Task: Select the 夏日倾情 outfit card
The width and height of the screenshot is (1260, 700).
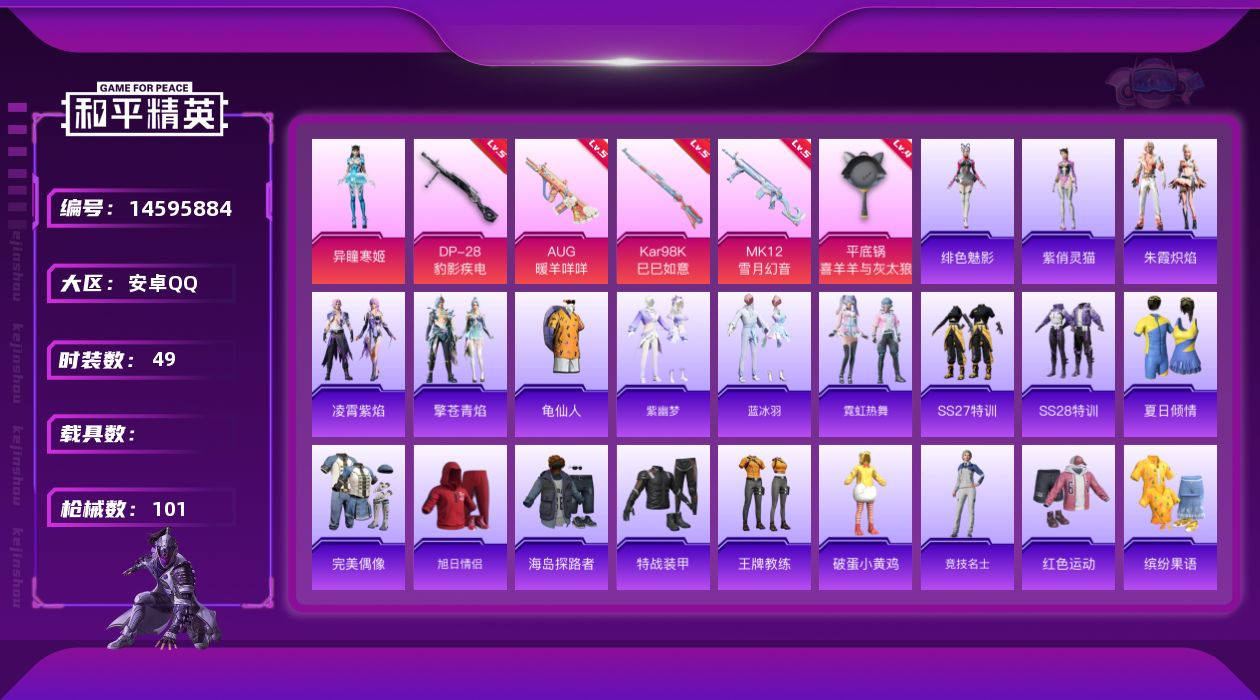Action: (x=1170, y=364)
